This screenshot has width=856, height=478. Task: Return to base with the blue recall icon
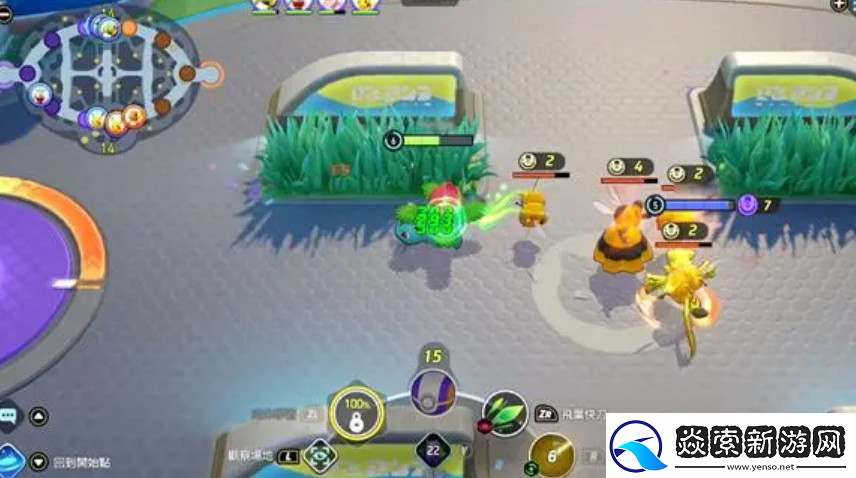click(11, 459)
